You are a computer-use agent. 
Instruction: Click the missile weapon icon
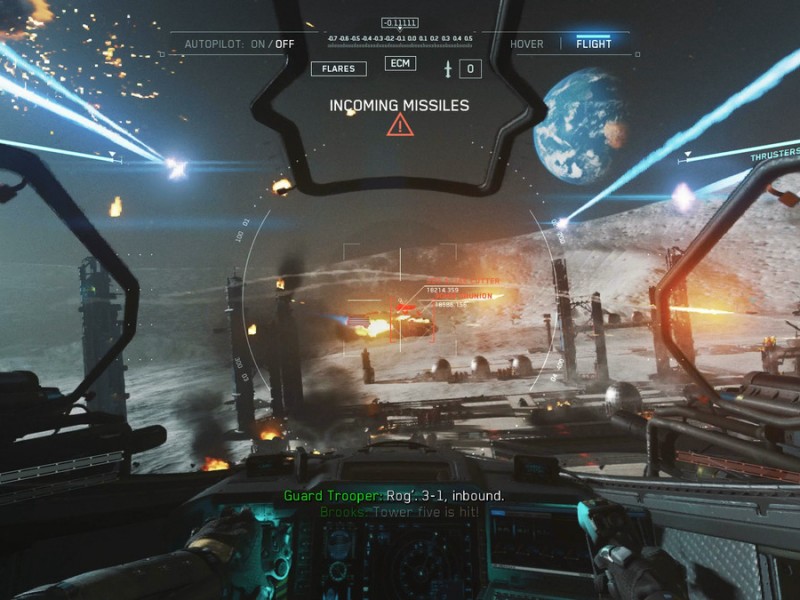click(449, 69)
